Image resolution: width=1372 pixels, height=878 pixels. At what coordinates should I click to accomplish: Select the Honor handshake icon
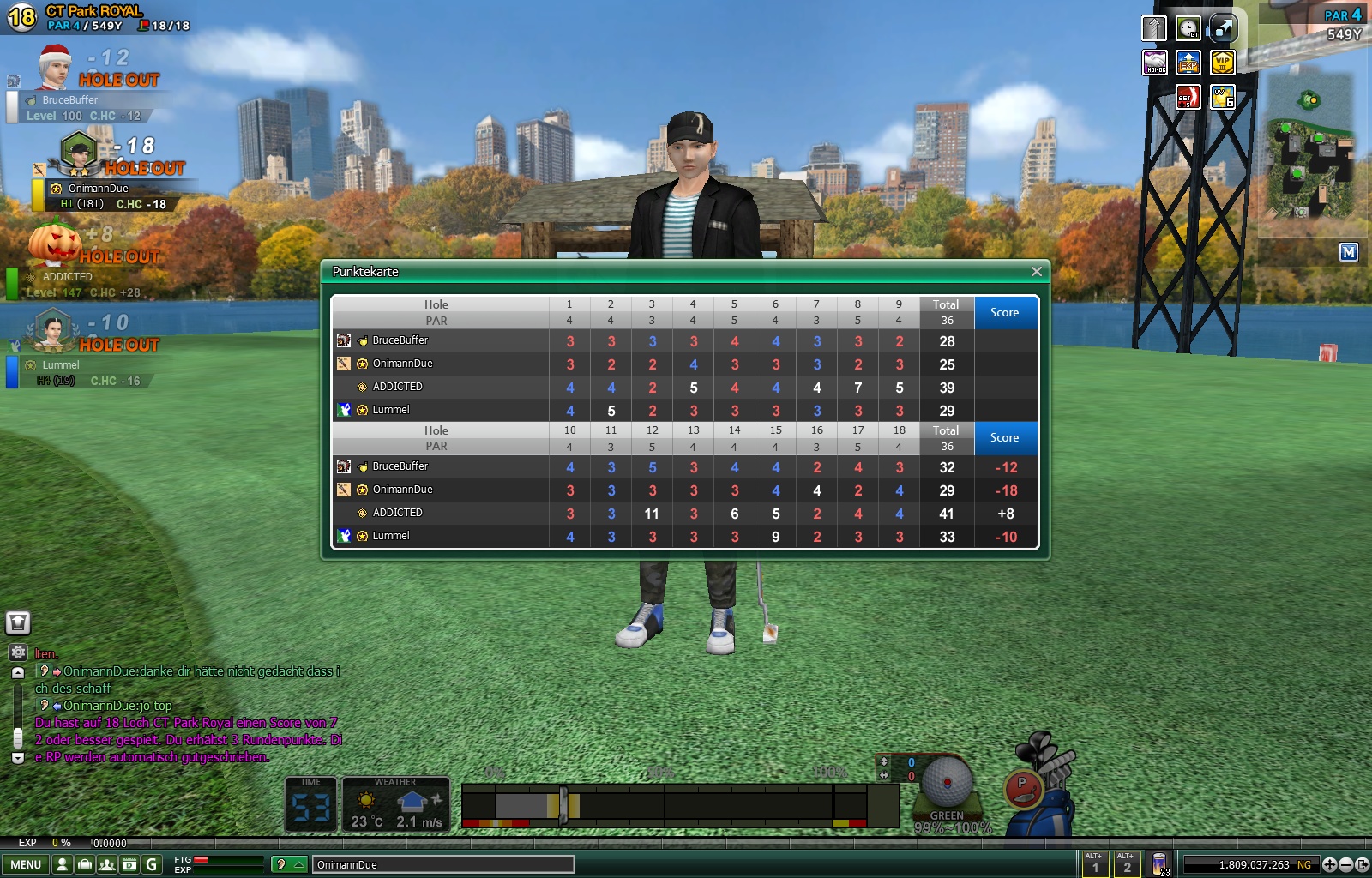pos(1155,63)
